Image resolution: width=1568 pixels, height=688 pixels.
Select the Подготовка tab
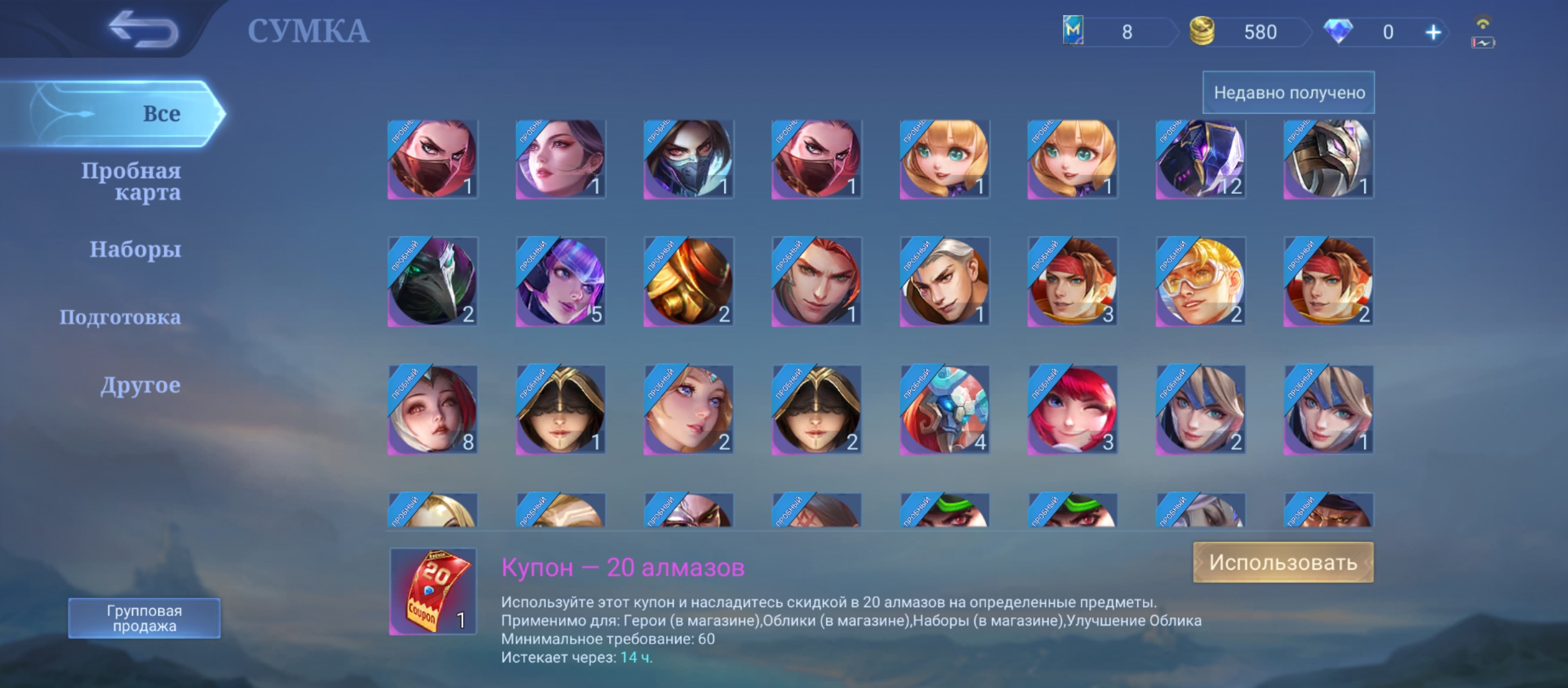pos(120,317)
